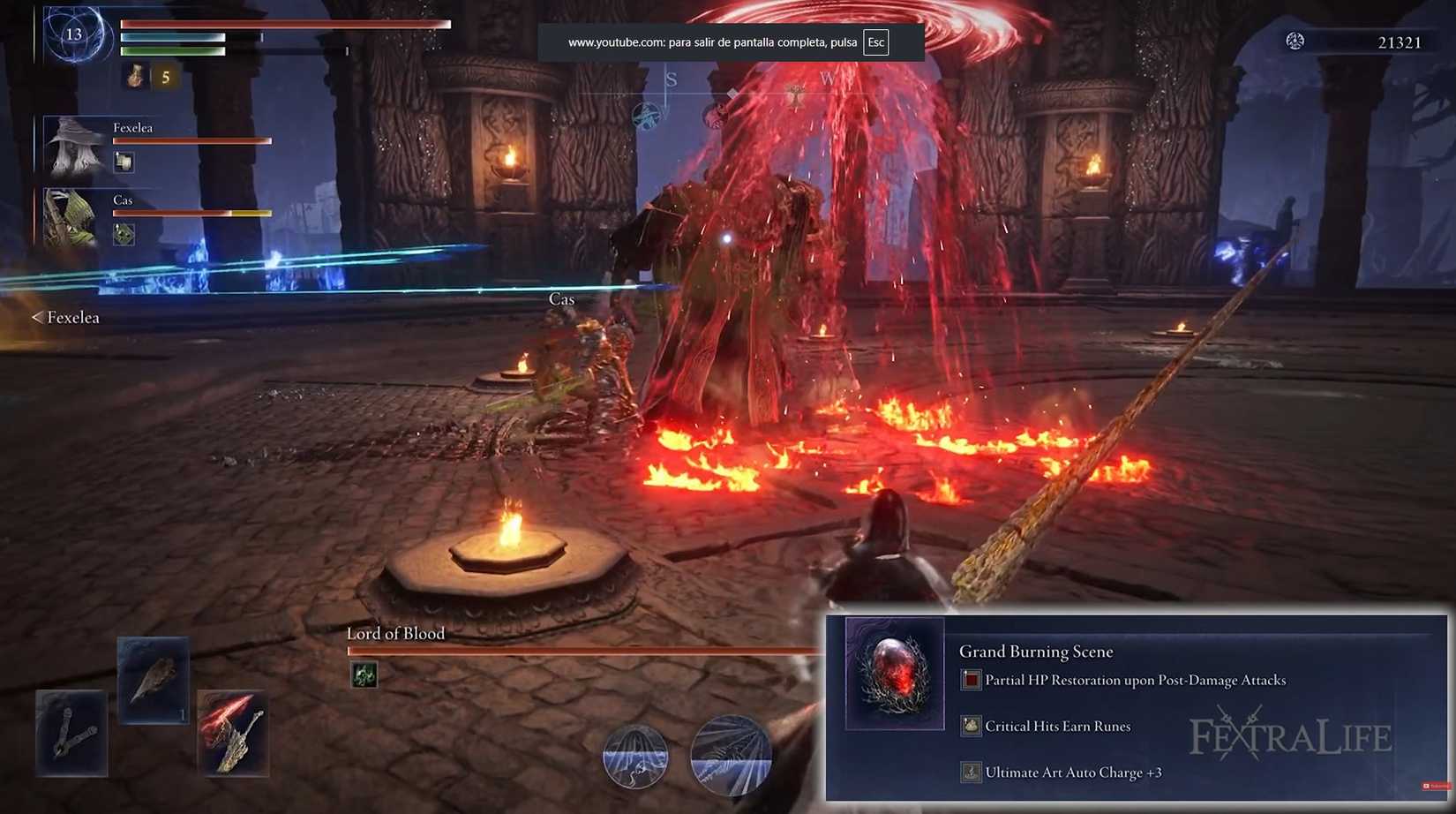Screen dimensions: 1456x814
Task: Select the Grand Burning Scene item thumbnail
Action: 892,674
